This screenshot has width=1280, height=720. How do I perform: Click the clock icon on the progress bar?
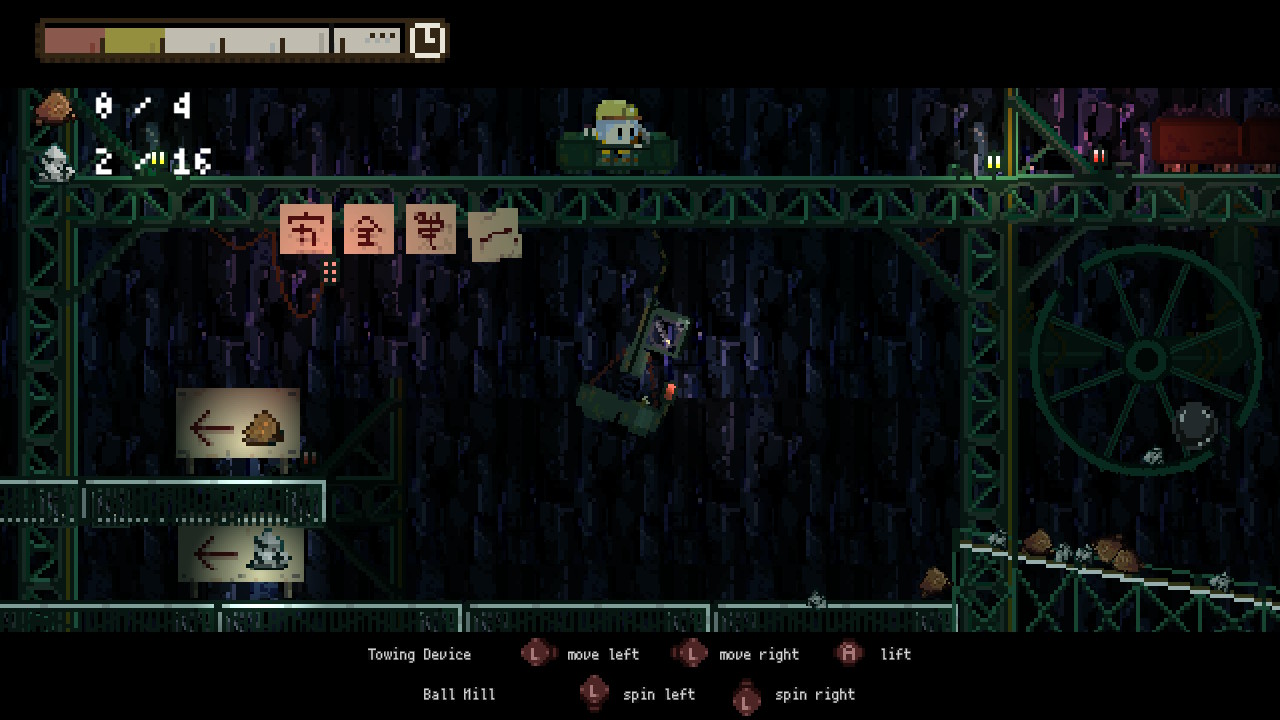[428, 41]
